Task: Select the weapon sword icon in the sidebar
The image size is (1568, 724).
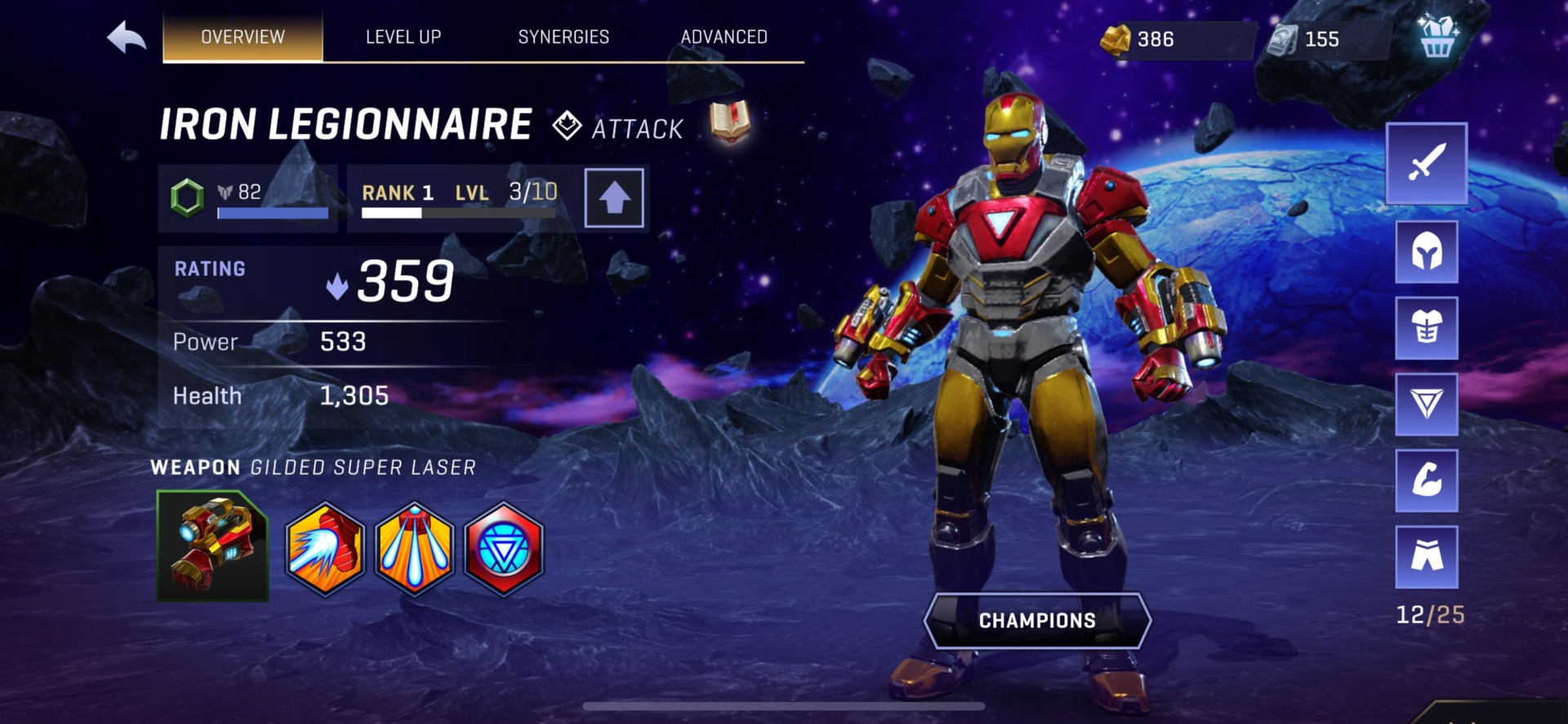Action: click(x=1426, y=166)
